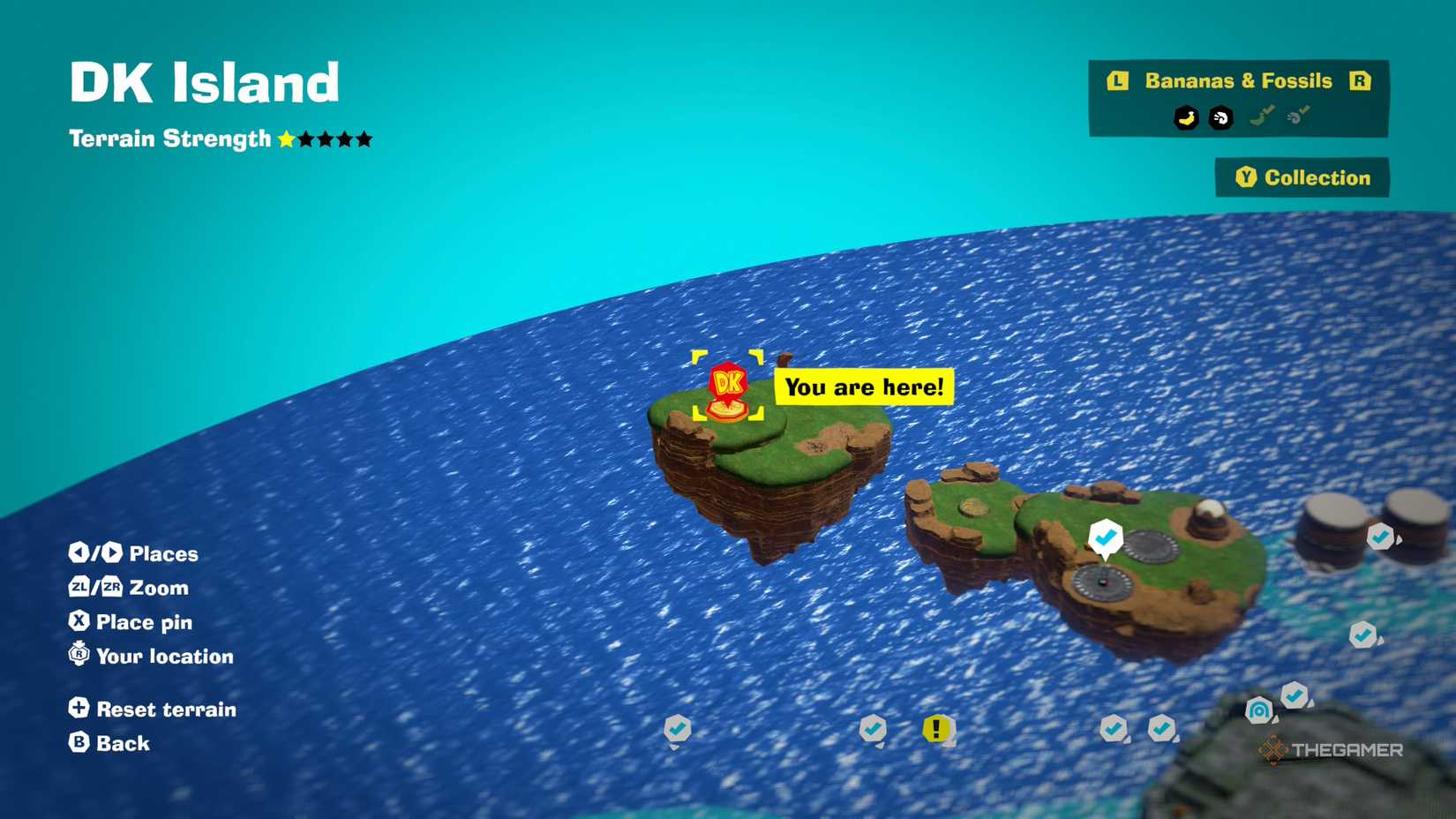Click the Reset terrain option

(x=152, y=709)
